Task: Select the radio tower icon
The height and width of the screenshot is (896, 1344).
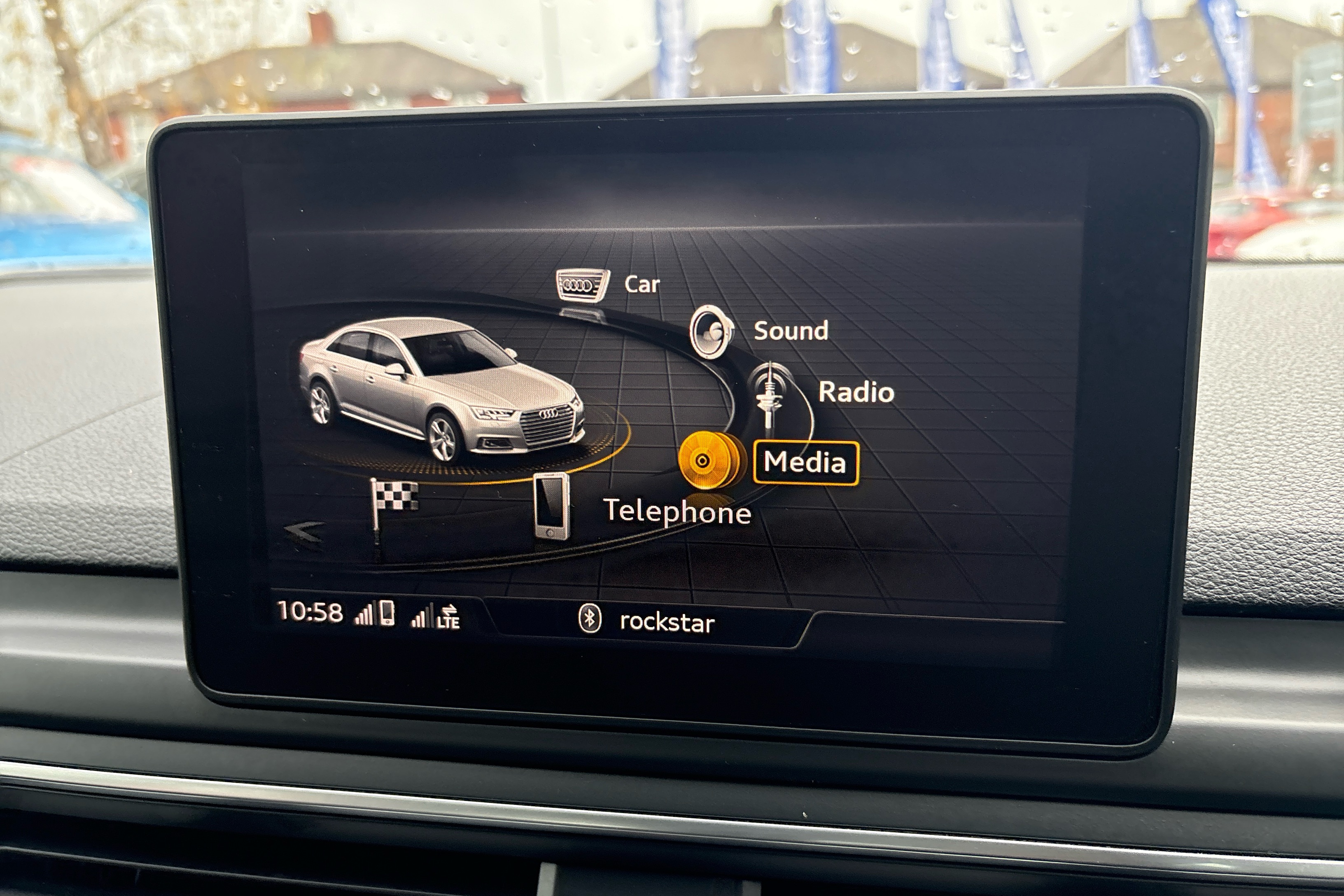Action: pos(770,395)
